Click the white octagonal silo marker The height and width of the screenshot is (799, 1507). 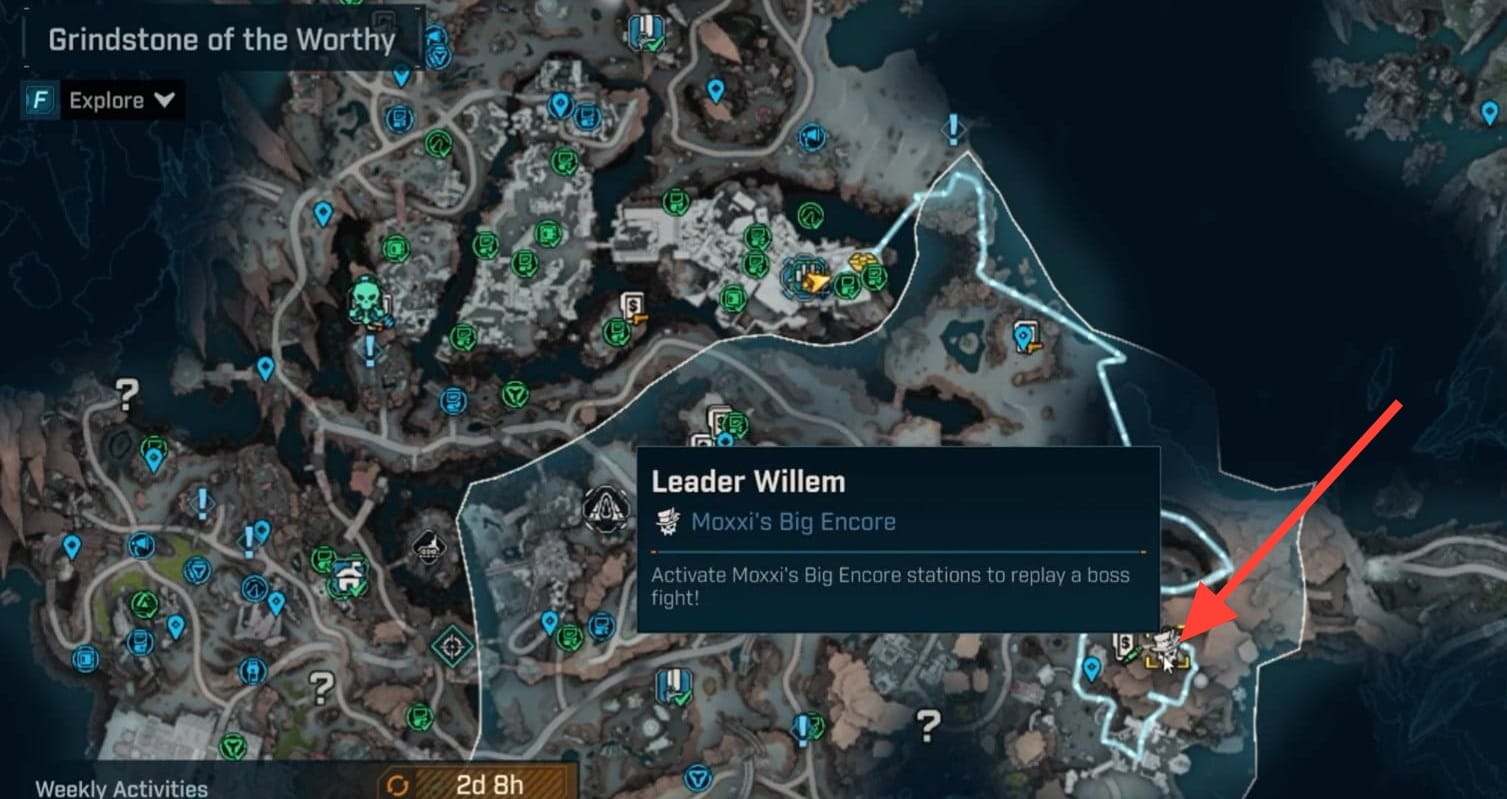pos(605,507)
